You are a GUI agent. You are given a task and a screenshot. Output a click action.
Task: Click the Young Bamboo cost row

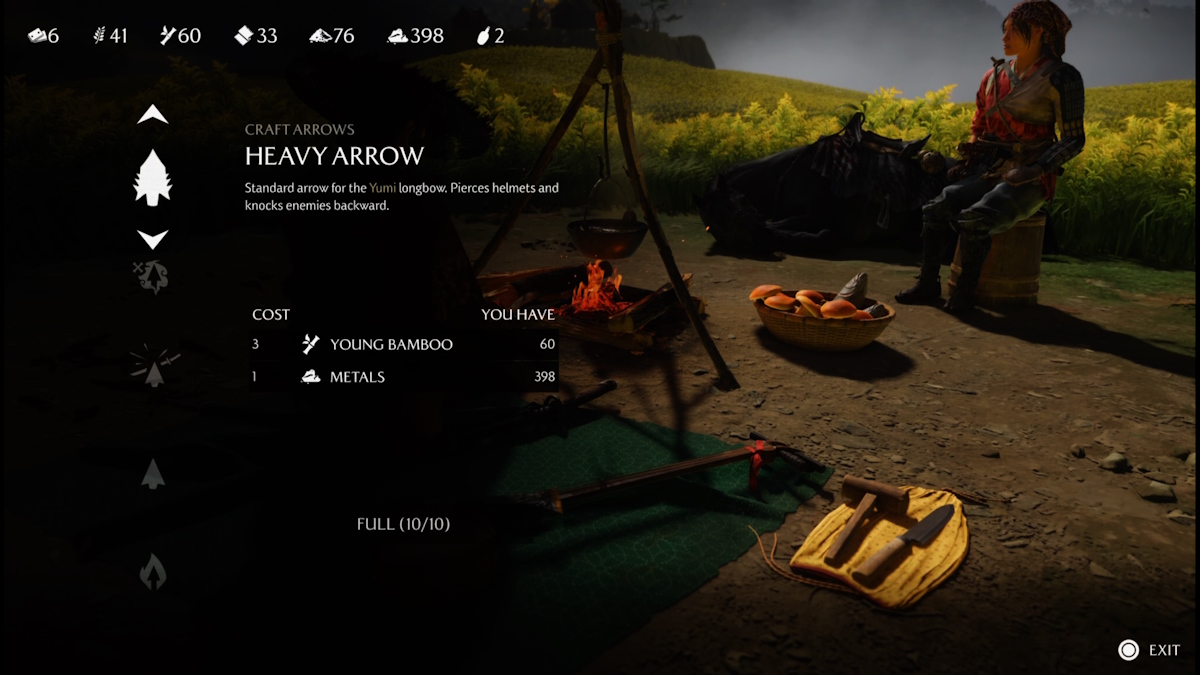403,344
